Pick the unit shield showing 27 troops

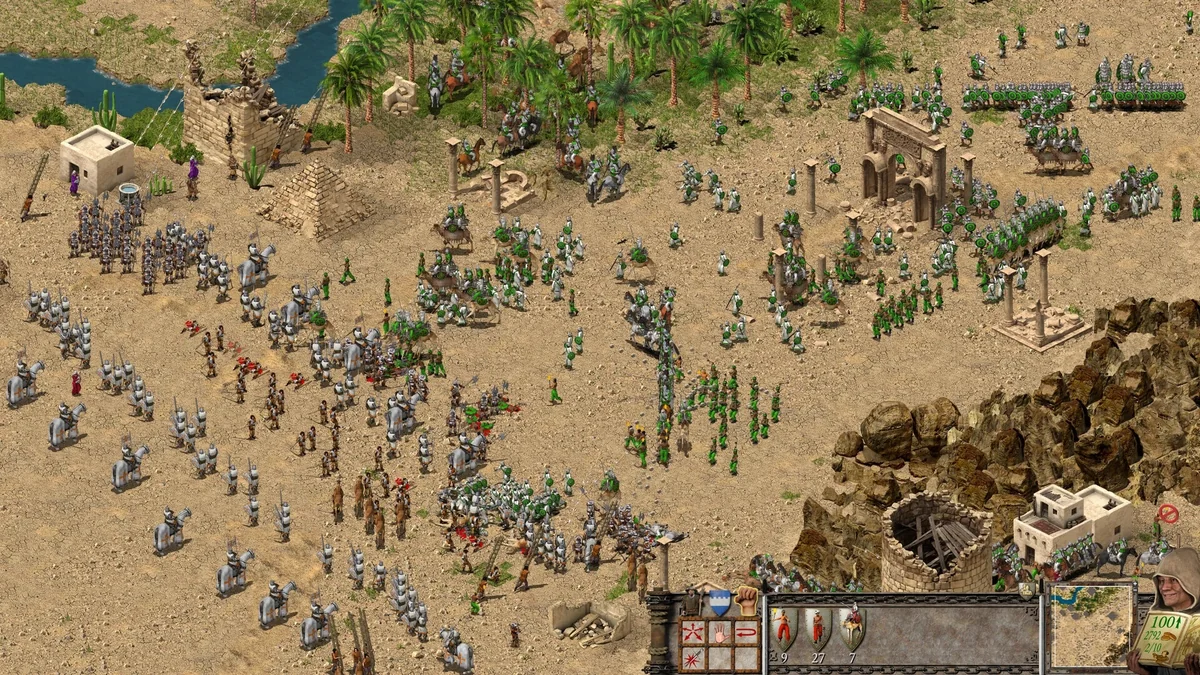[818, 629]
